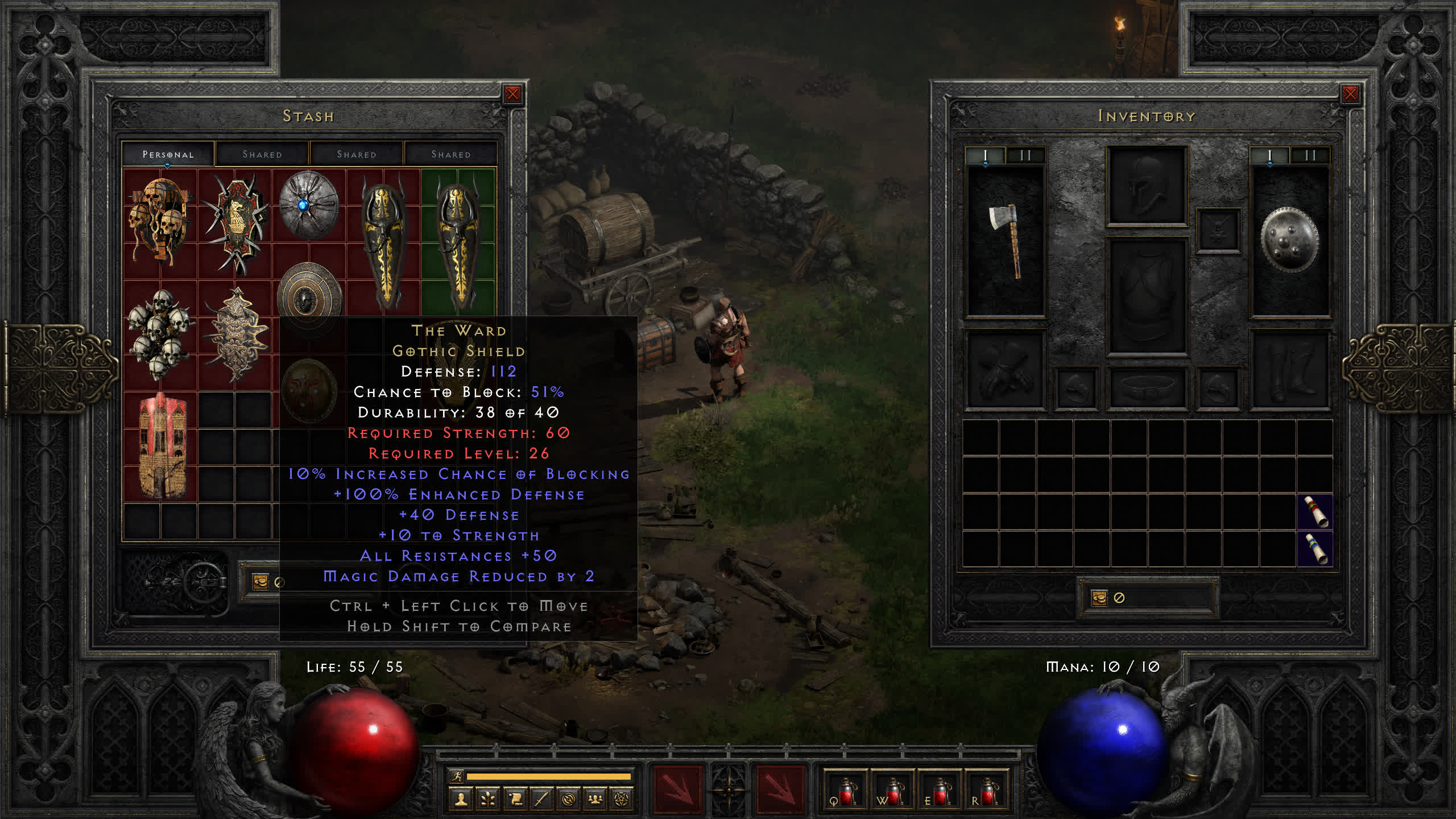Click the inventory gold coin button
The height and width of the screenshot is (819, 1456).
tap(1099, 598)
